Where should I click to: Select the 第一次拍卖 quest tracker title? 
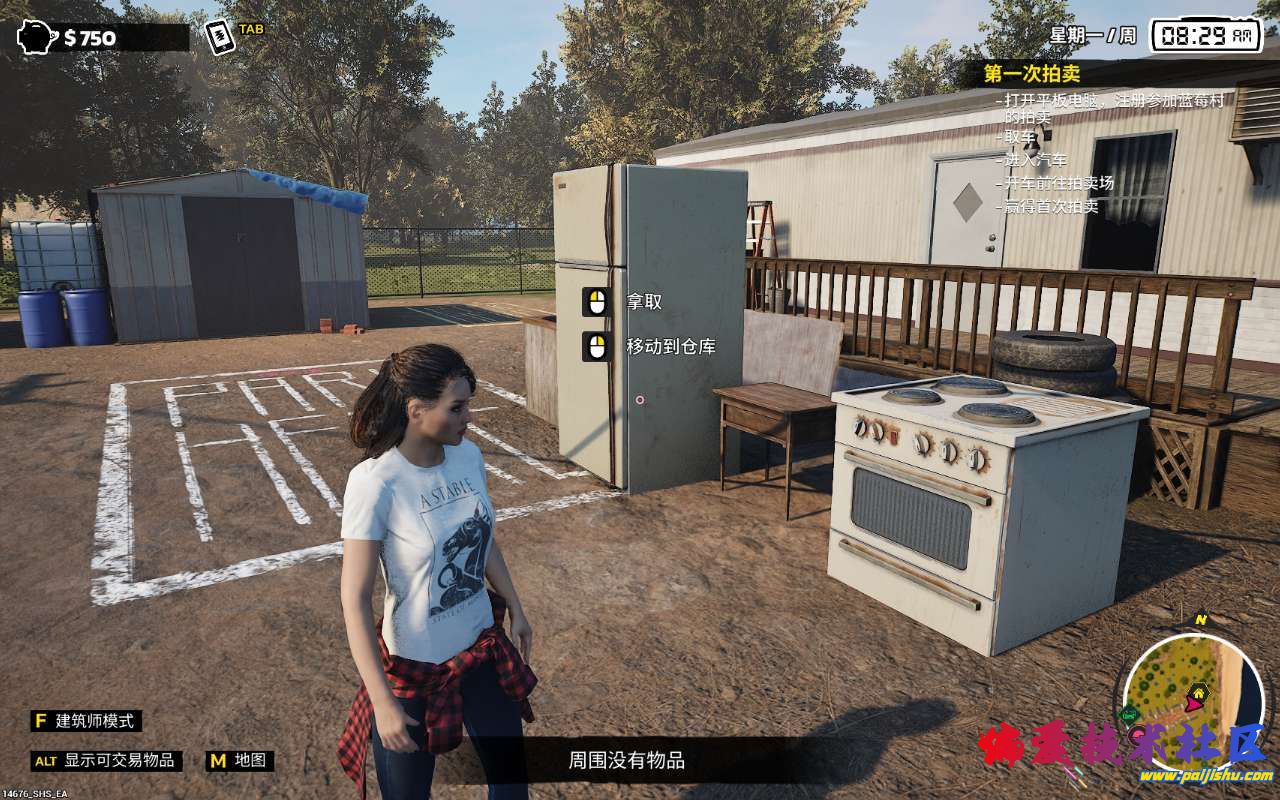click(x=1031, y=73)
